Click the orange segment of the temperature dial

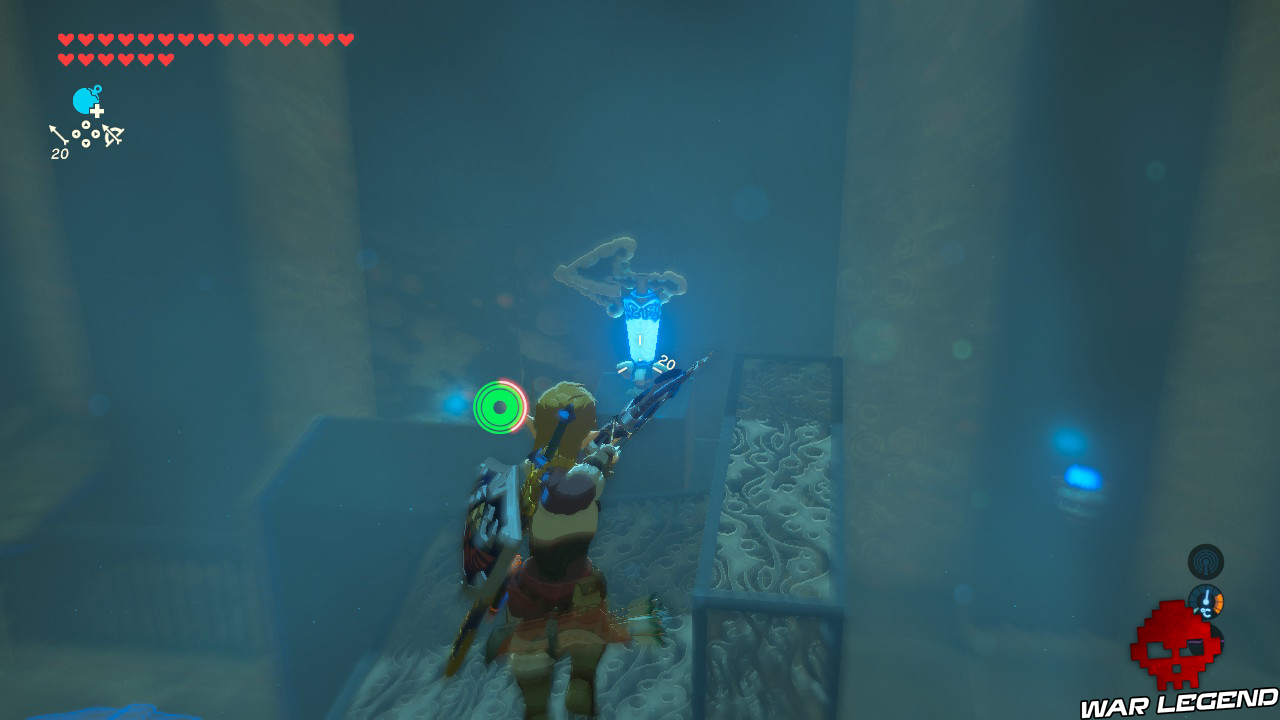point(1218,603)
